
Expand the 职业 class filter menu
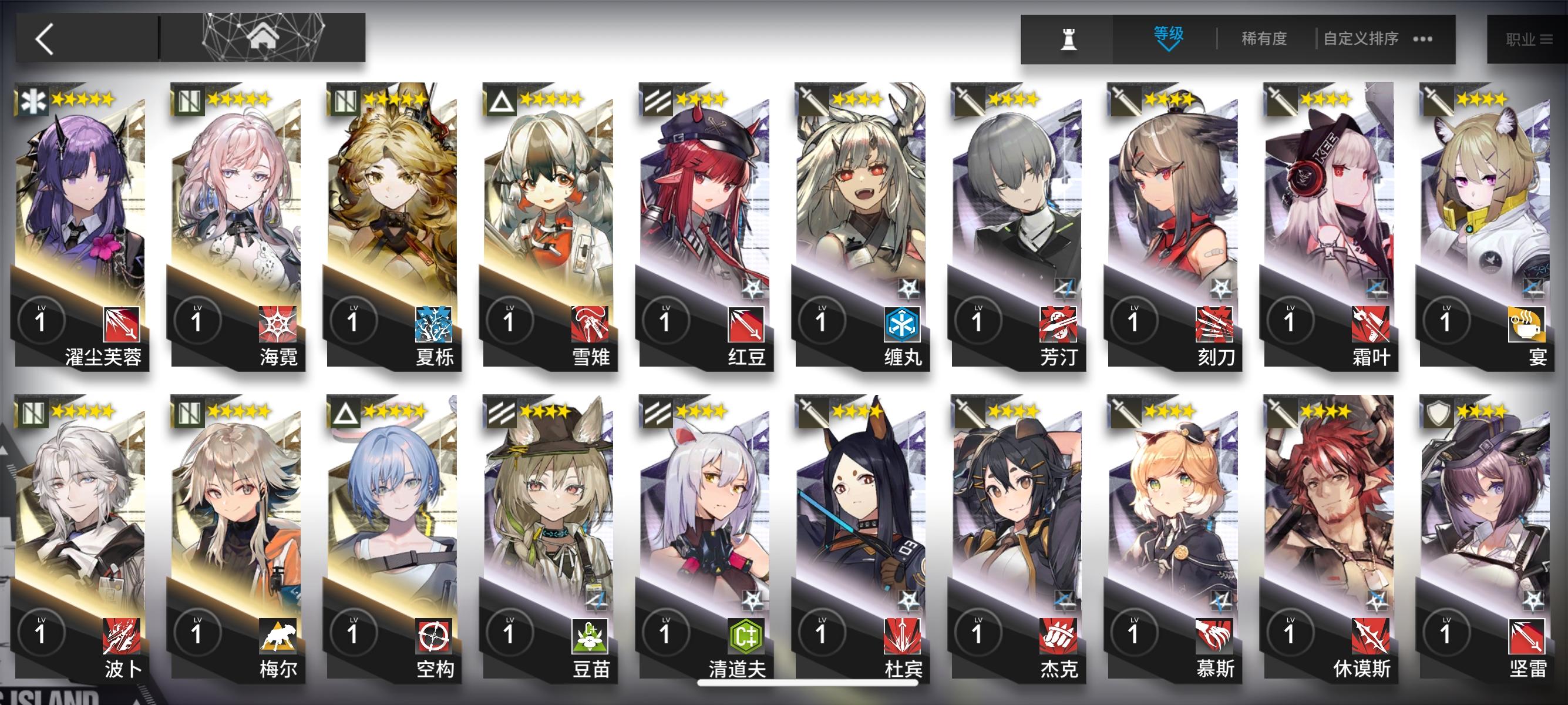click(1526, 38)
